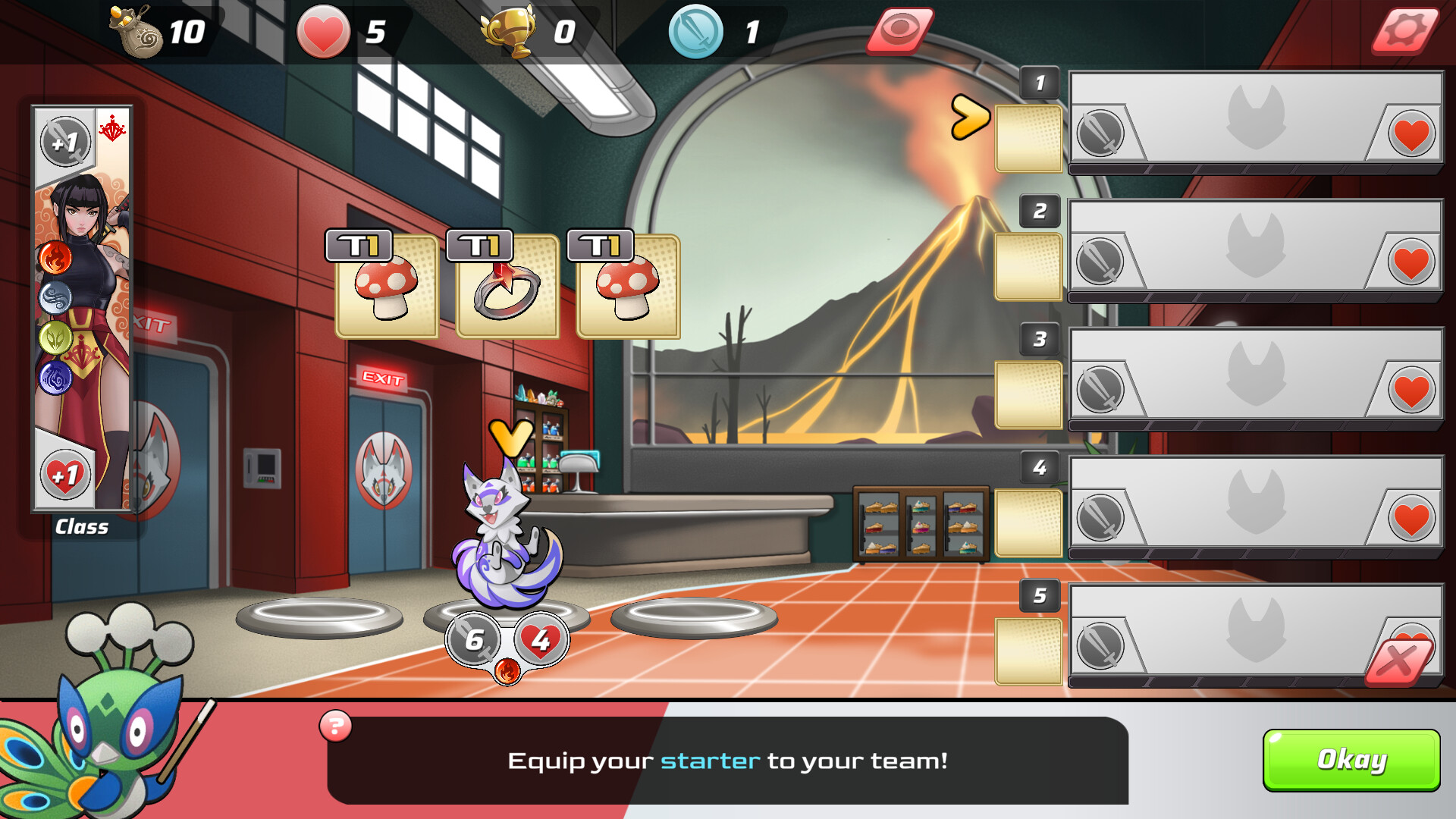
Task: Click the fire orb under the starter fox
Action: coord(507,670)
